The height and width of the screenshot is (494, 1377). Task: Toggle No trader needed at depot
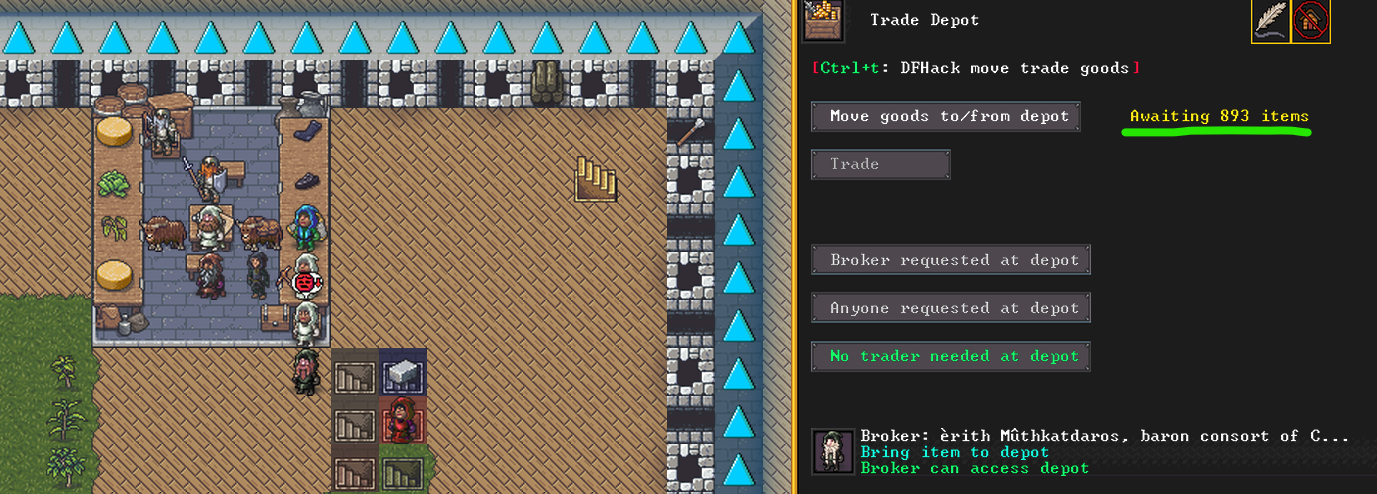pyautogui.click(x=950, y=356)
